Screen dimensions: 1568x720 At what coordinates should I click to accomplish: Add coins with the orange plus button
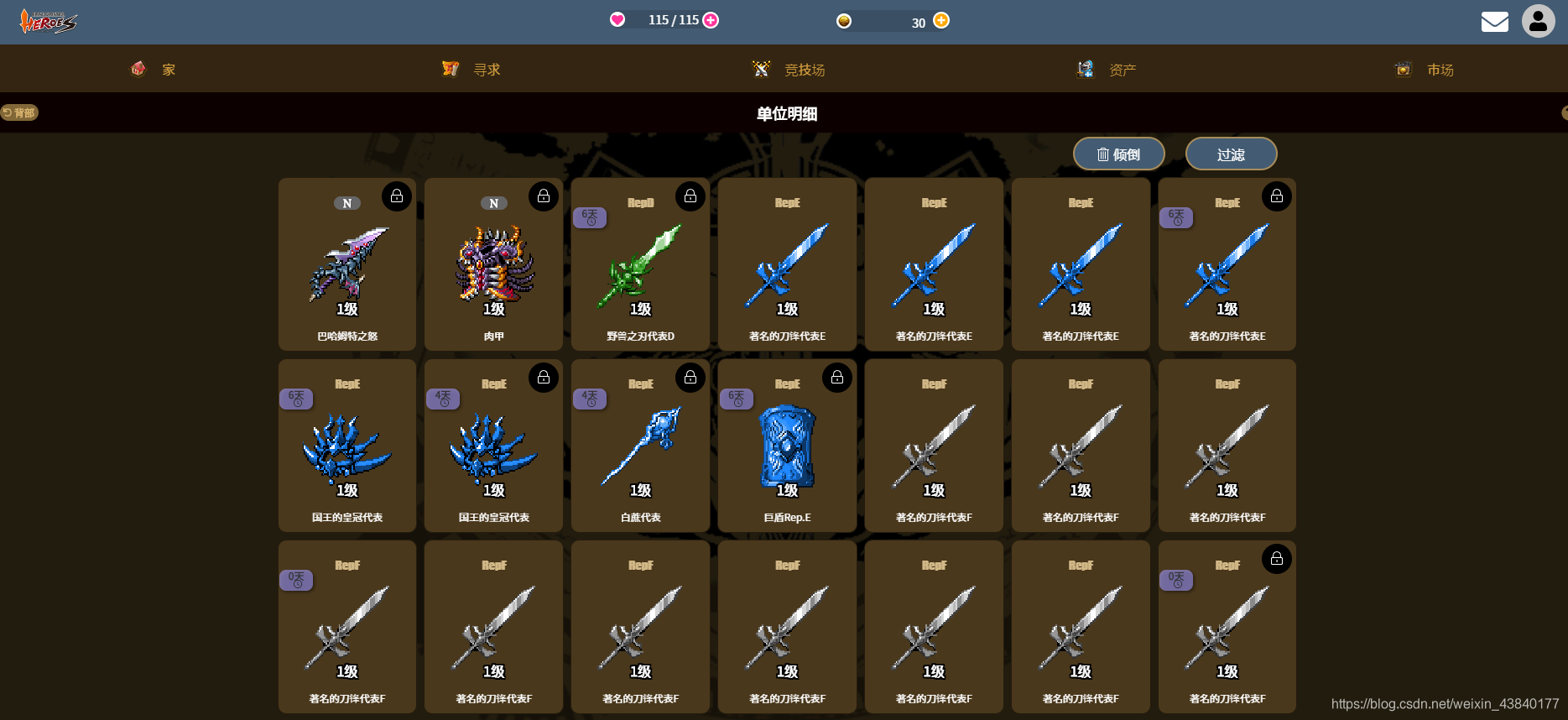pos(941,21)
